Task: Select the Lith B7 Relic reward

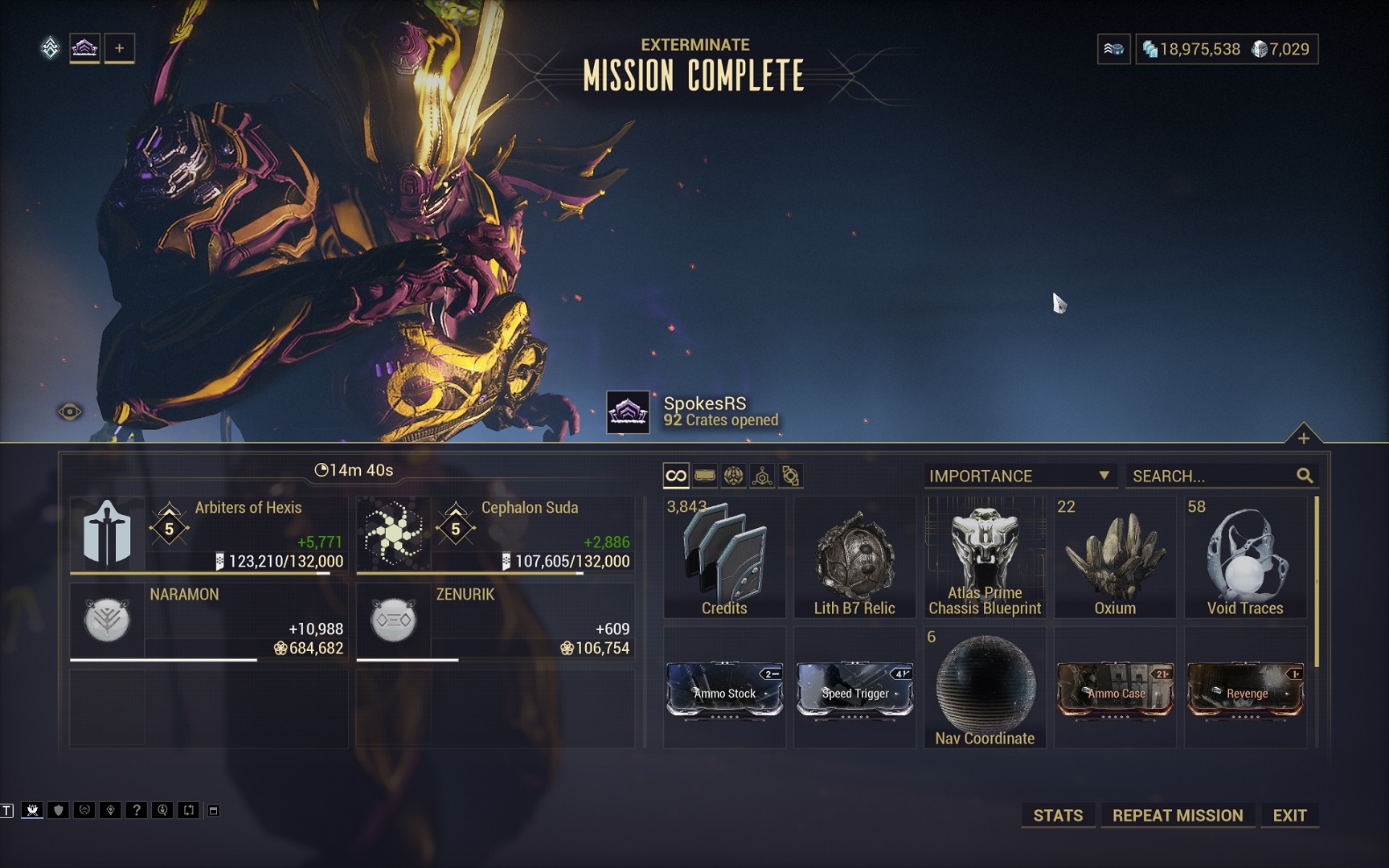Action: pyautogui.click(x=854, y=558)
